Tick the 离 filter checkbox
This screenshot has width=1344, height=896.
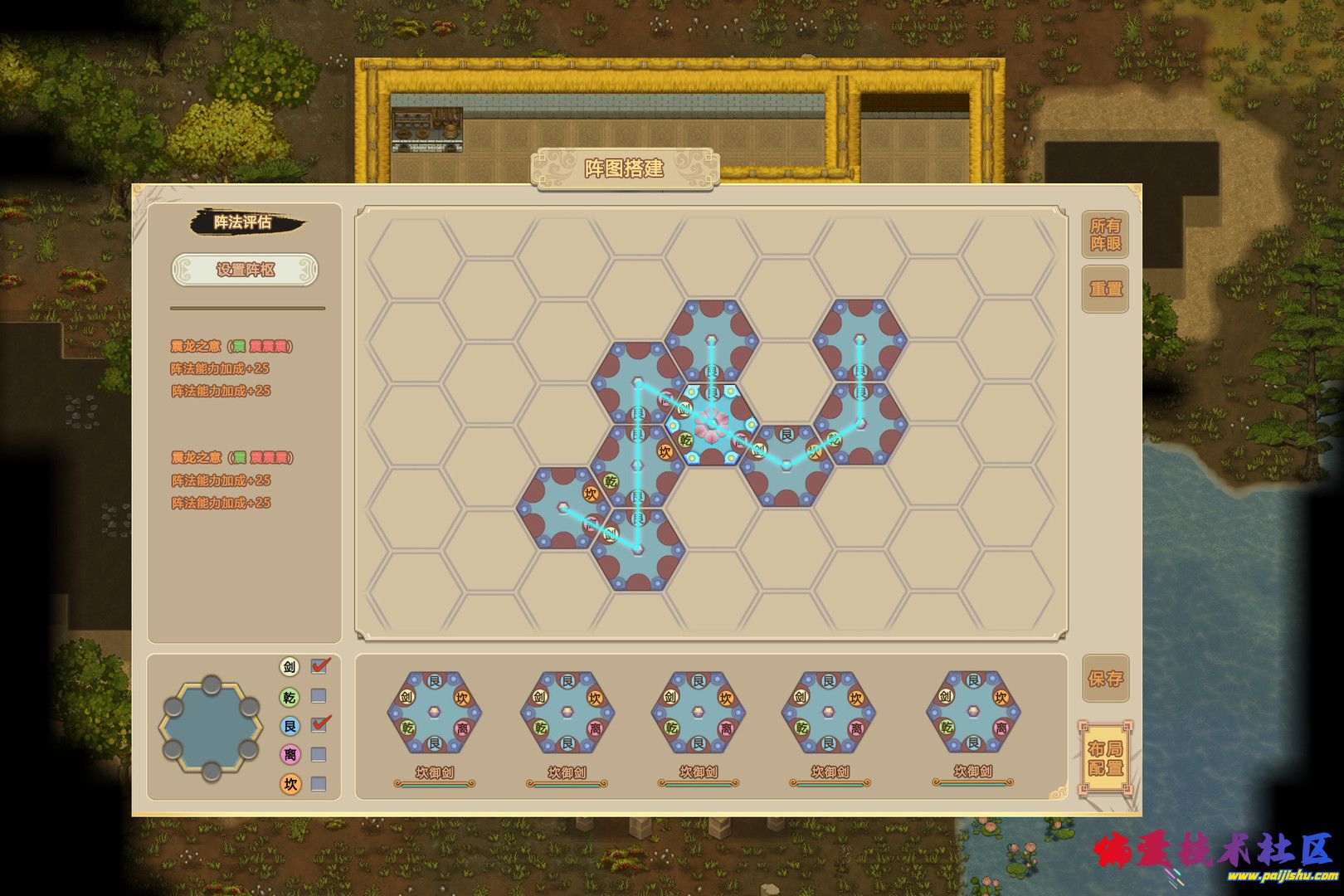coord(319,755)
